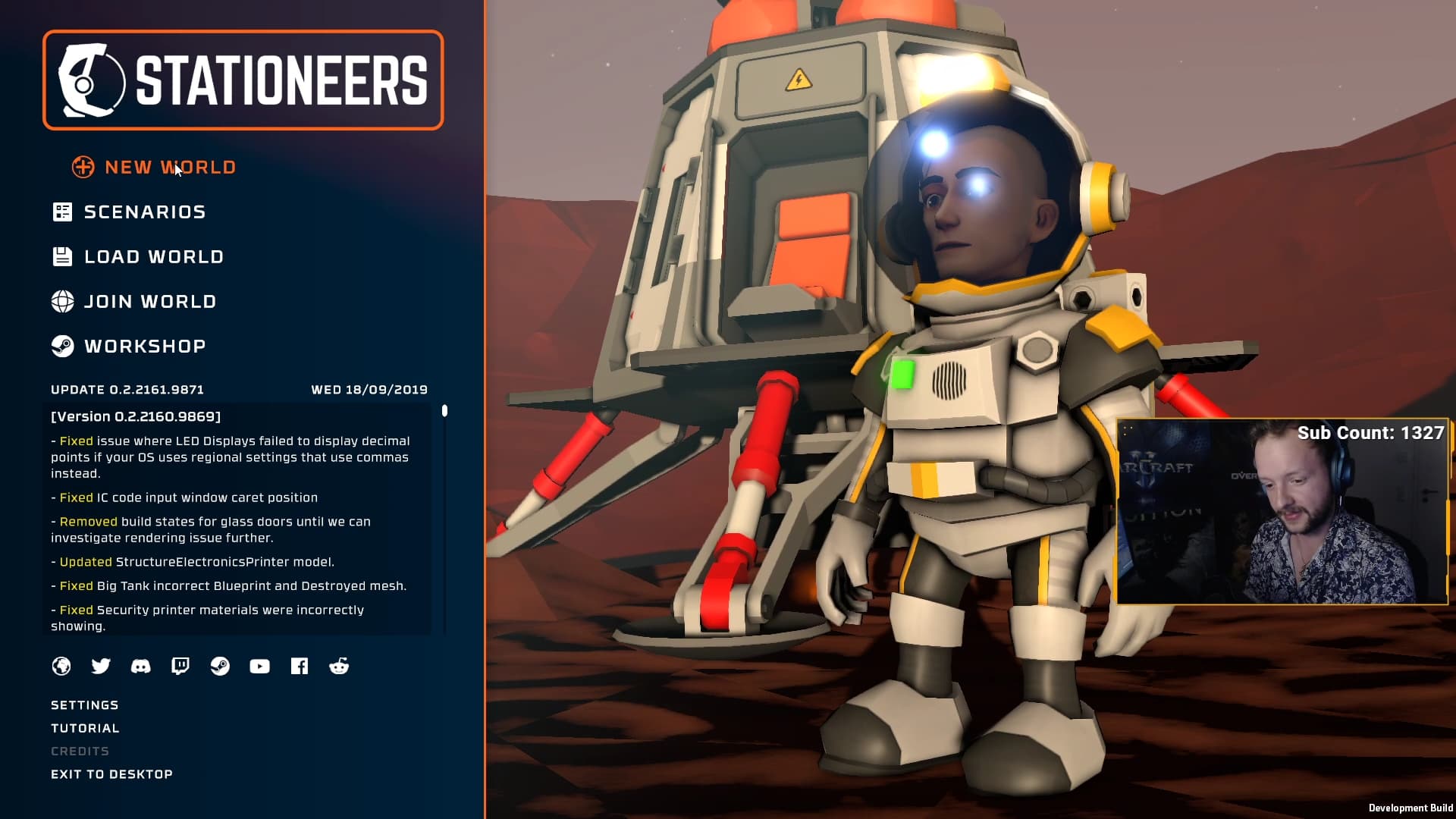This screenshot has width=1456, height=819.
Task: Open the Steam icon in social row
Action: [220, 666]
